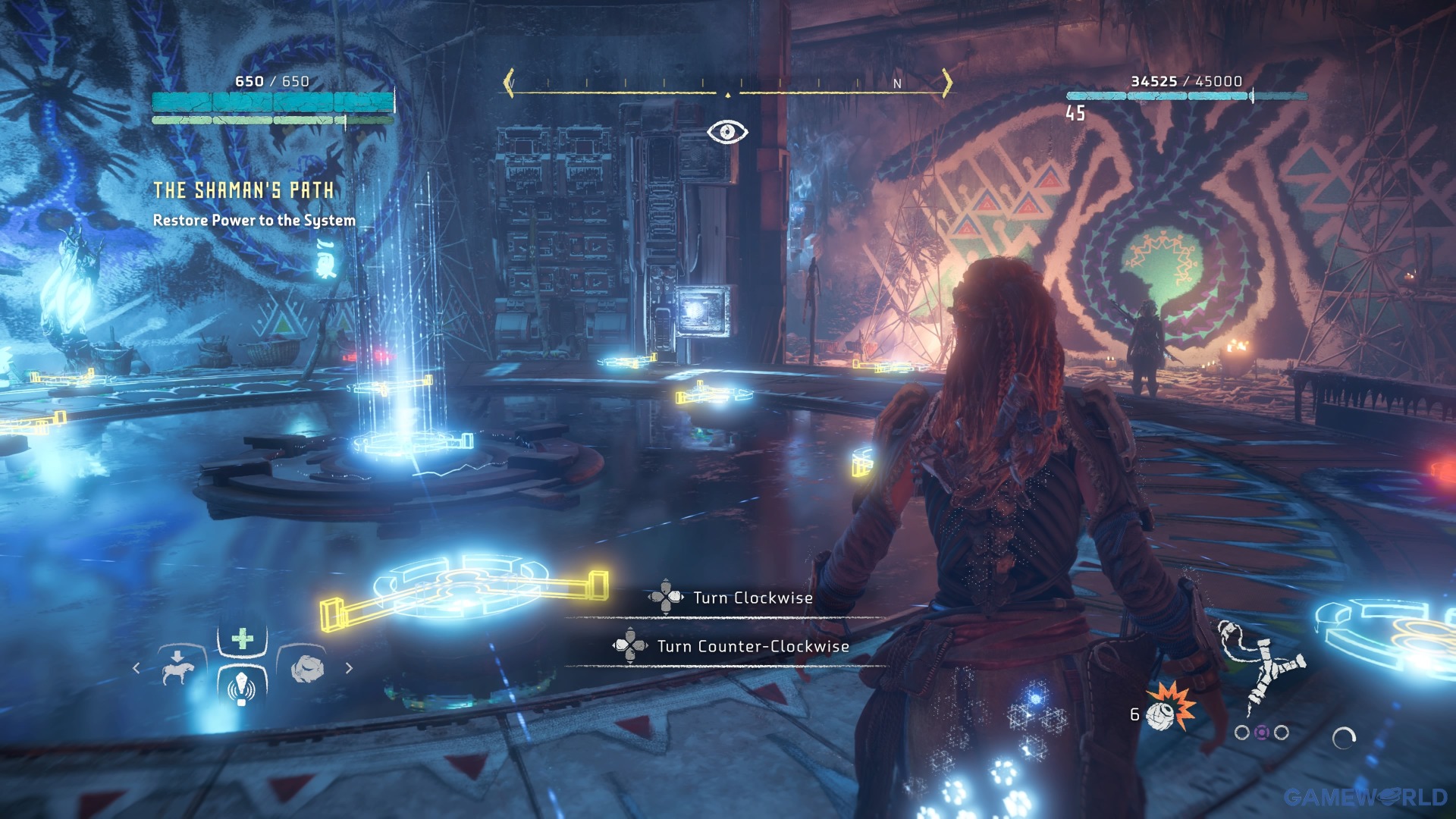This screenshot has height=819, width=1456.
Task: Select the rock tool slot
Action: click(307, 668)
